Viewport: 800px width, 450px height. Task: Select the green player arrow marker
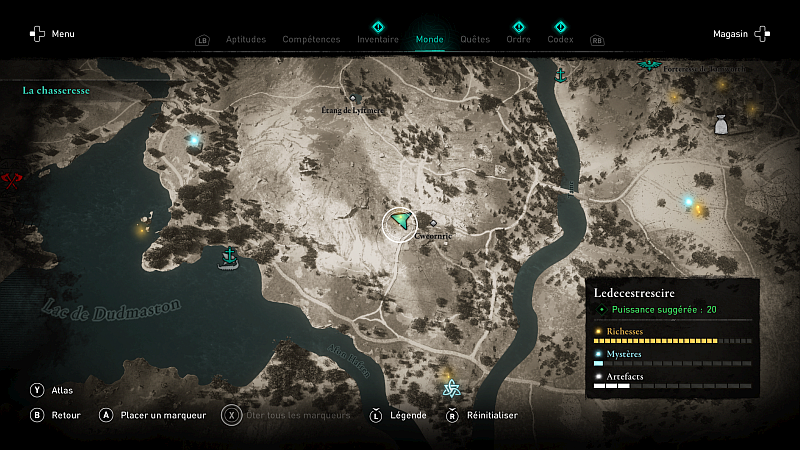[x=401, y=222]
